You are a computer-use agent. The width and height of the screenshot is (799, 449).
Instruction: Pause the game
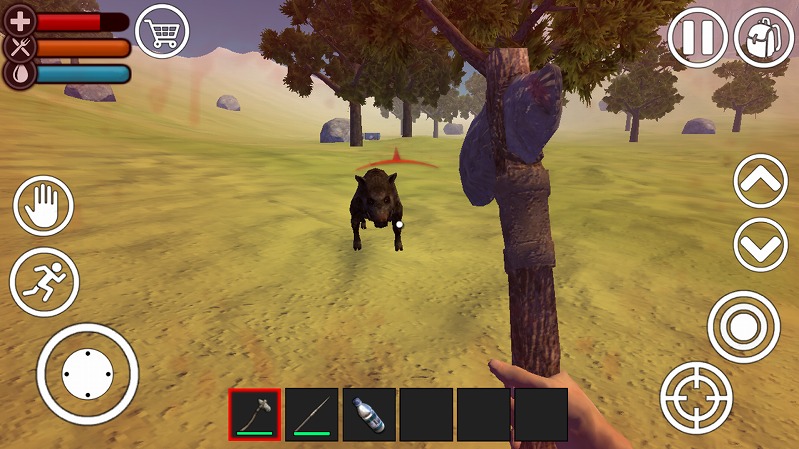pos(697,38)
